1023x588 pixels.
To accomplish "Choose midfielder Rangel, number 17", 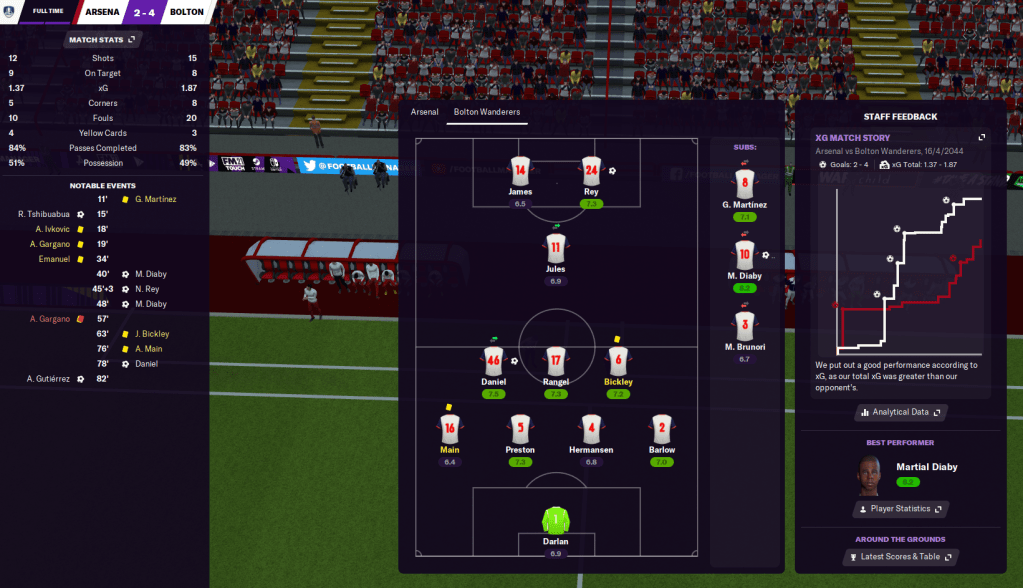I will [x=556, y=362].
